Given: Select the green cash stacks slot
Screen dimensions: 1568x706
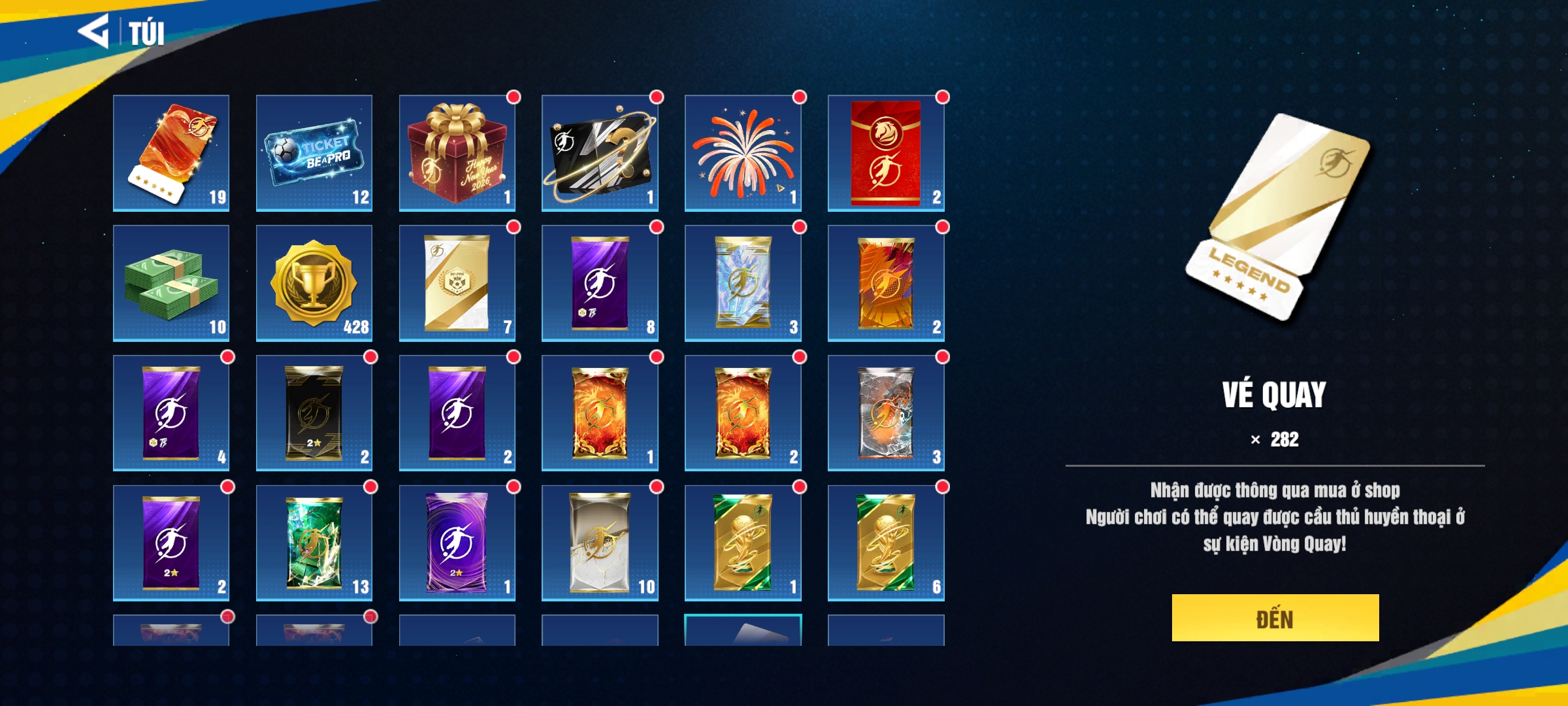Looking at the screenshot, I should click(x=171, y=283).
